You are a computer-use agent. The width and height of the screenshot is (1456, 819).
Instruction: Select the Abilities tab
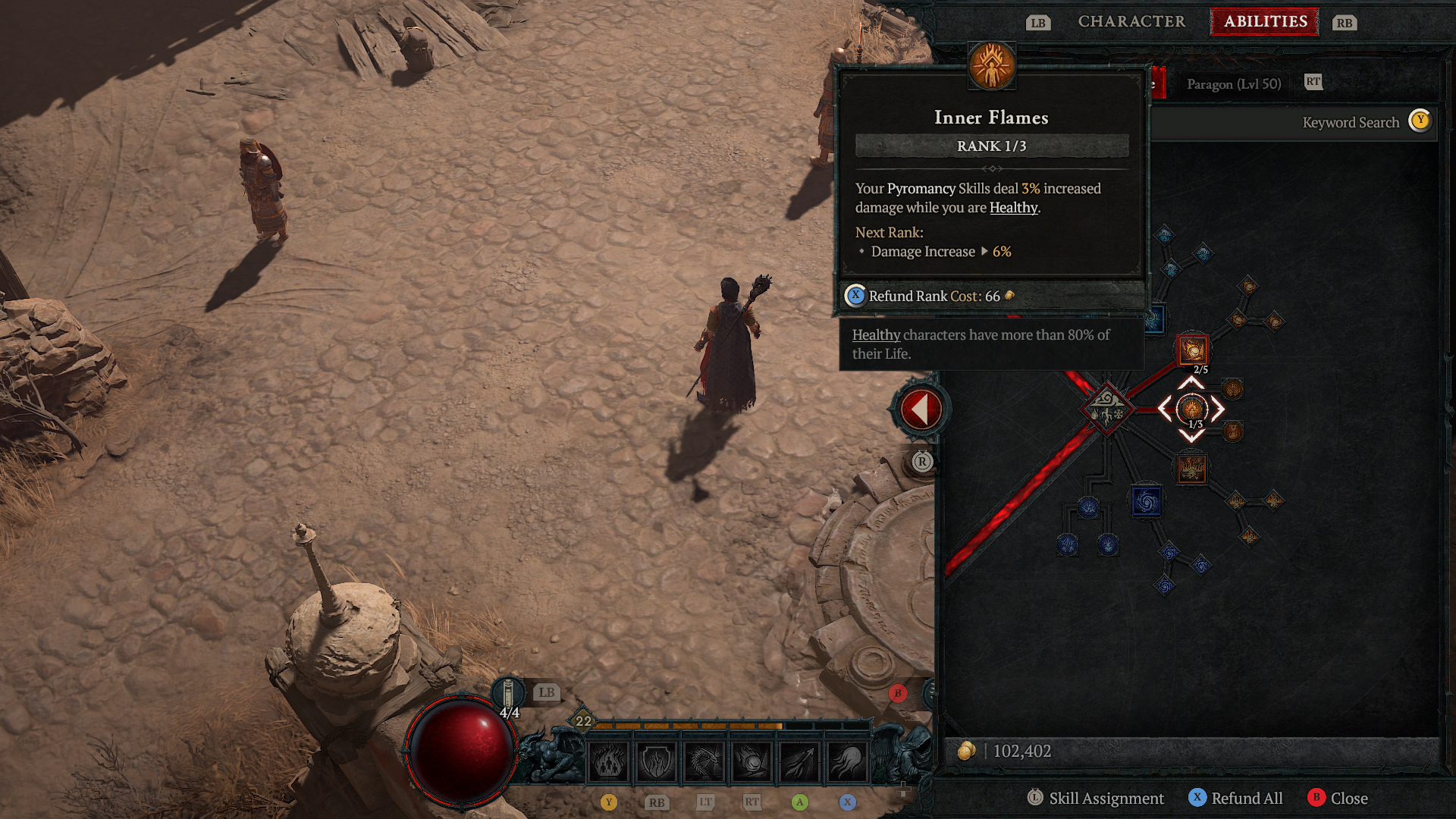[x=1265, y=21]
